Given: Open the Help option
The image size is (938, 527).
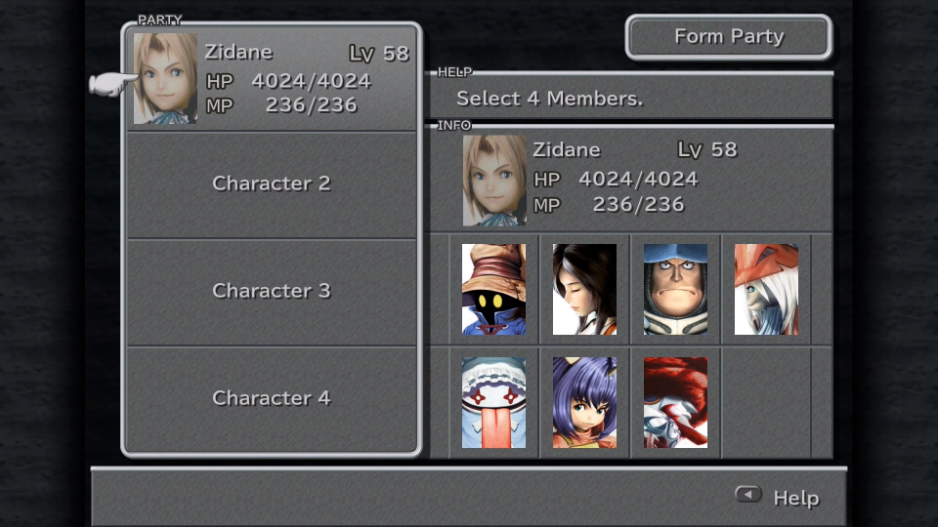Looking at the screenshot, I should pos(778,497).
